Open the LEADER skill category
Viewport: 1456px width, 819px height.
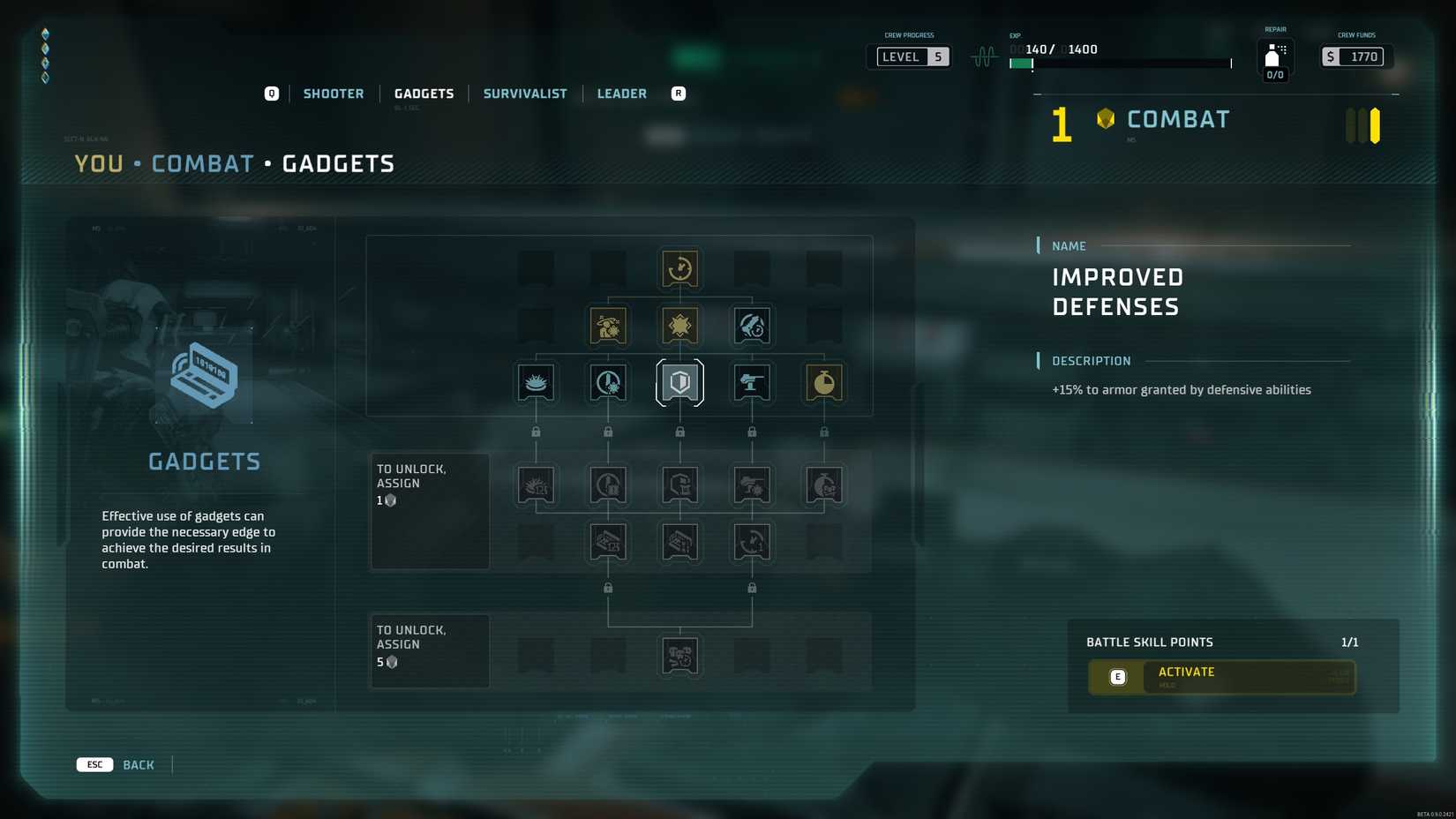[x=621, y=93]
